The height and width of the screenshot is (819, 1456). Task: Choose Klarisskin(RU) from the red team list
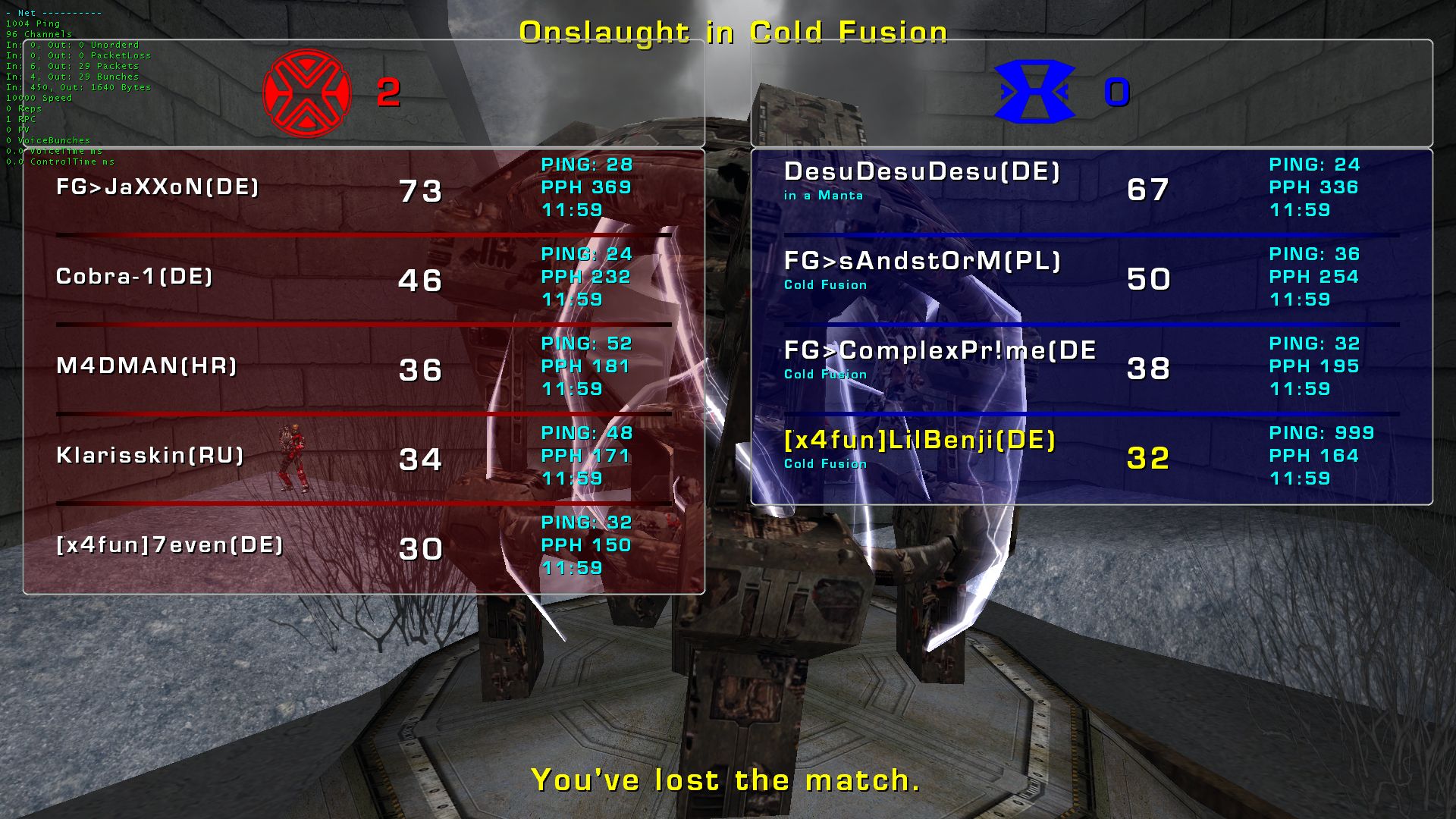tap(150, 456)
